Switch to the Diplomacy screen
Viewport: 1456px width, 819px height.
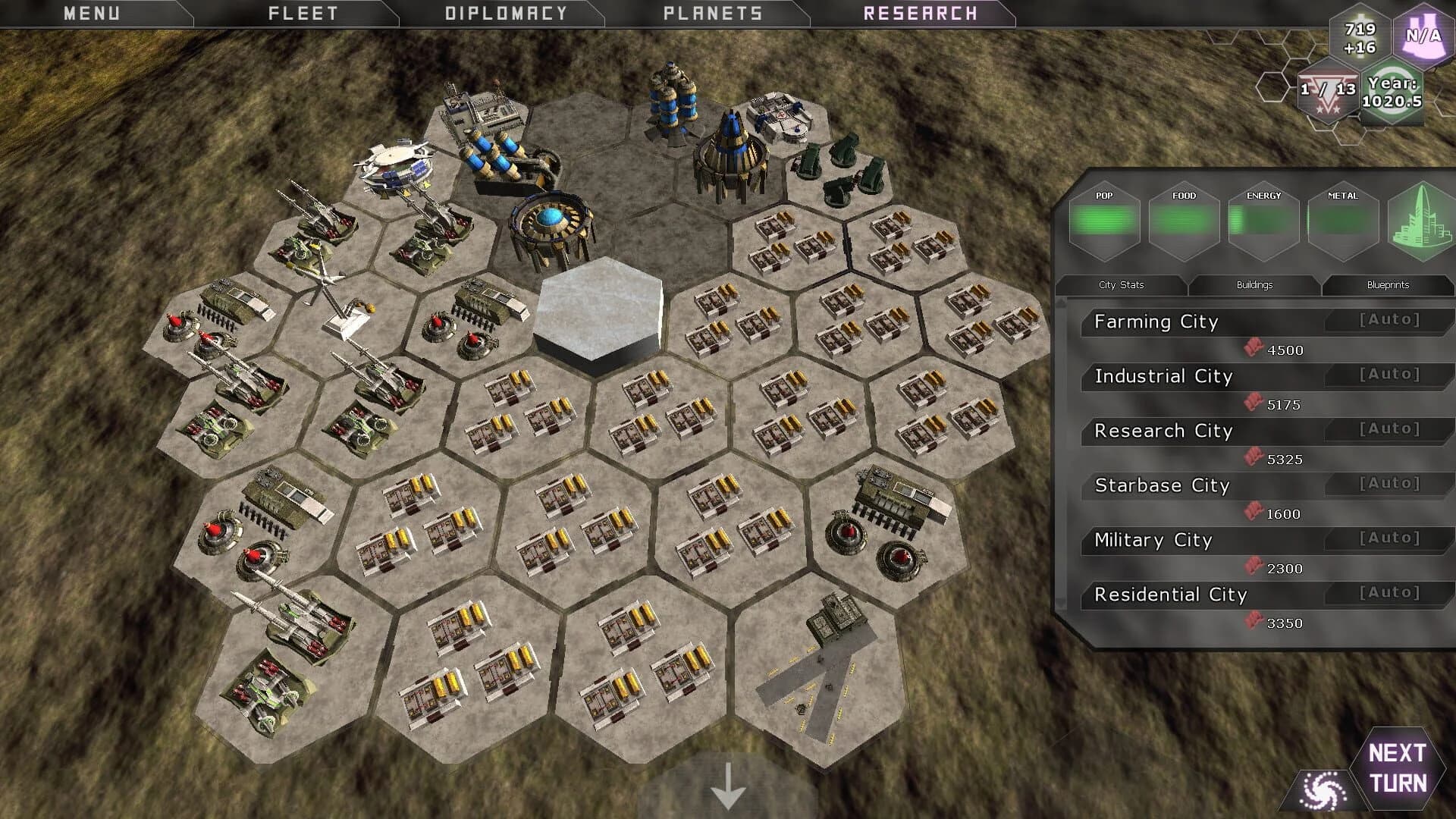coord(506,14)
